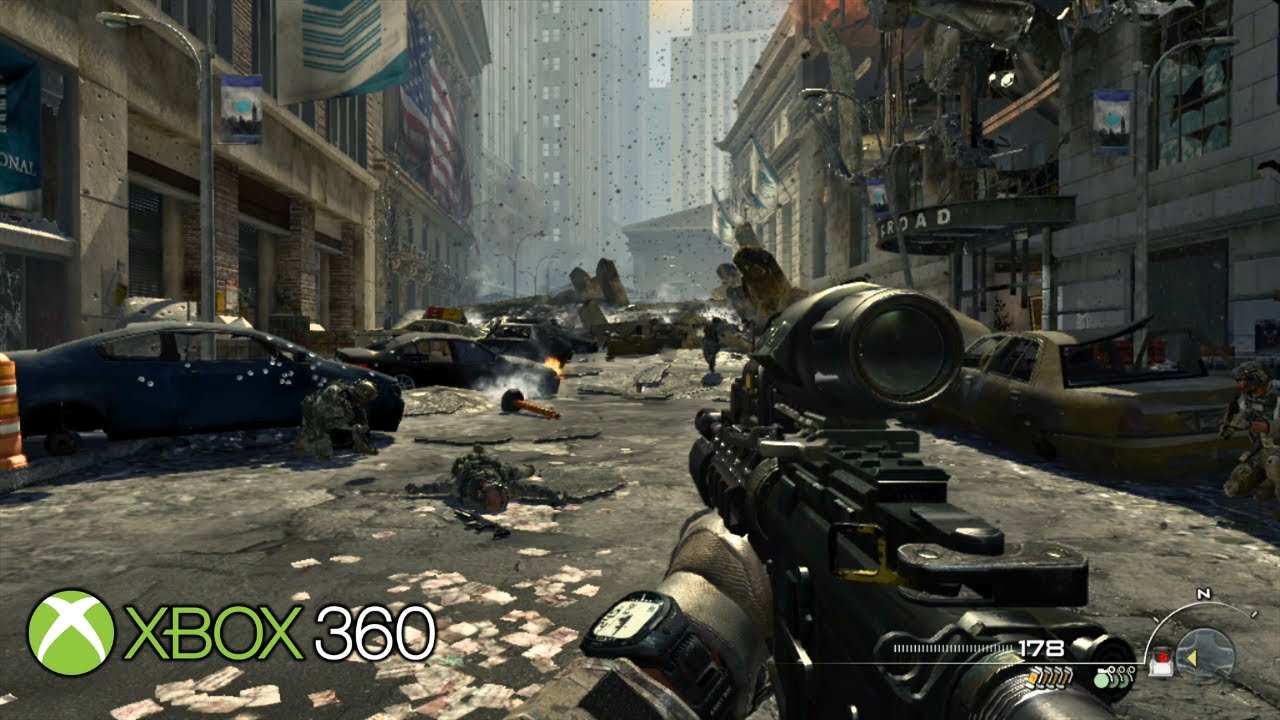Select the frag grenade icon in the HUD
The image size is (1280, 720).
pyautogui.click(x=1103, y=680)
